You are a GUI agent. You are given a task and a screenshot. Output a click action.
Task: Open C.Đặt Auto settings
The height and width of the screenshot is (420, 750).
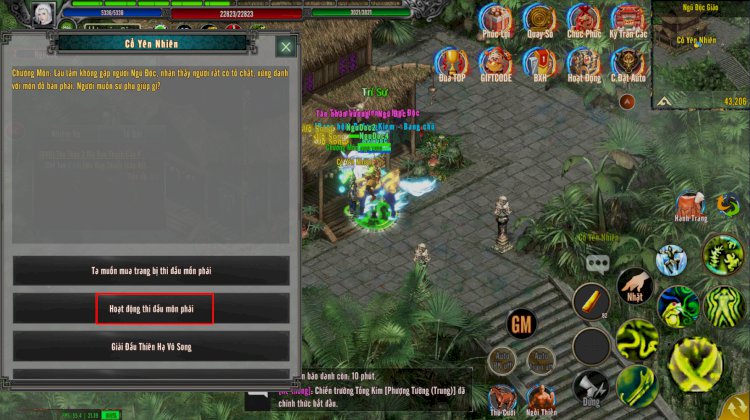tap(628, 62)
